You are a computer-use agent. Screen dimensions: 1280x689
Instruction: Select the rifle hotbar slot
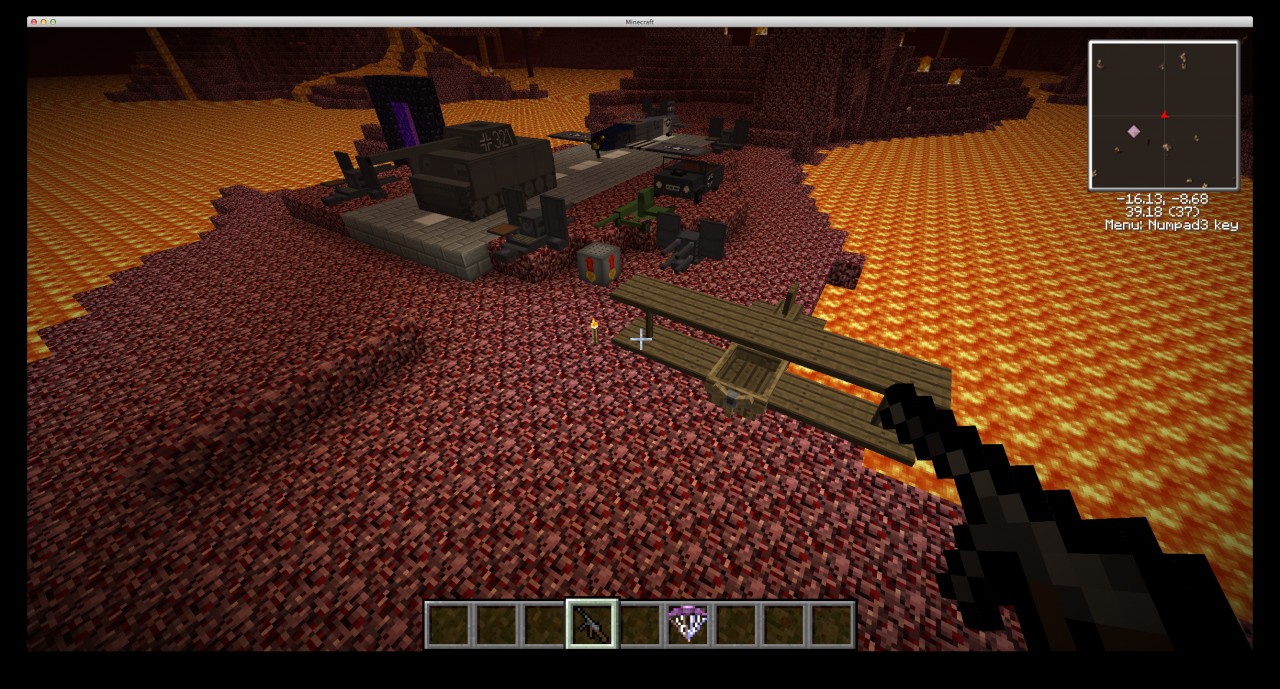pos(592,624)
